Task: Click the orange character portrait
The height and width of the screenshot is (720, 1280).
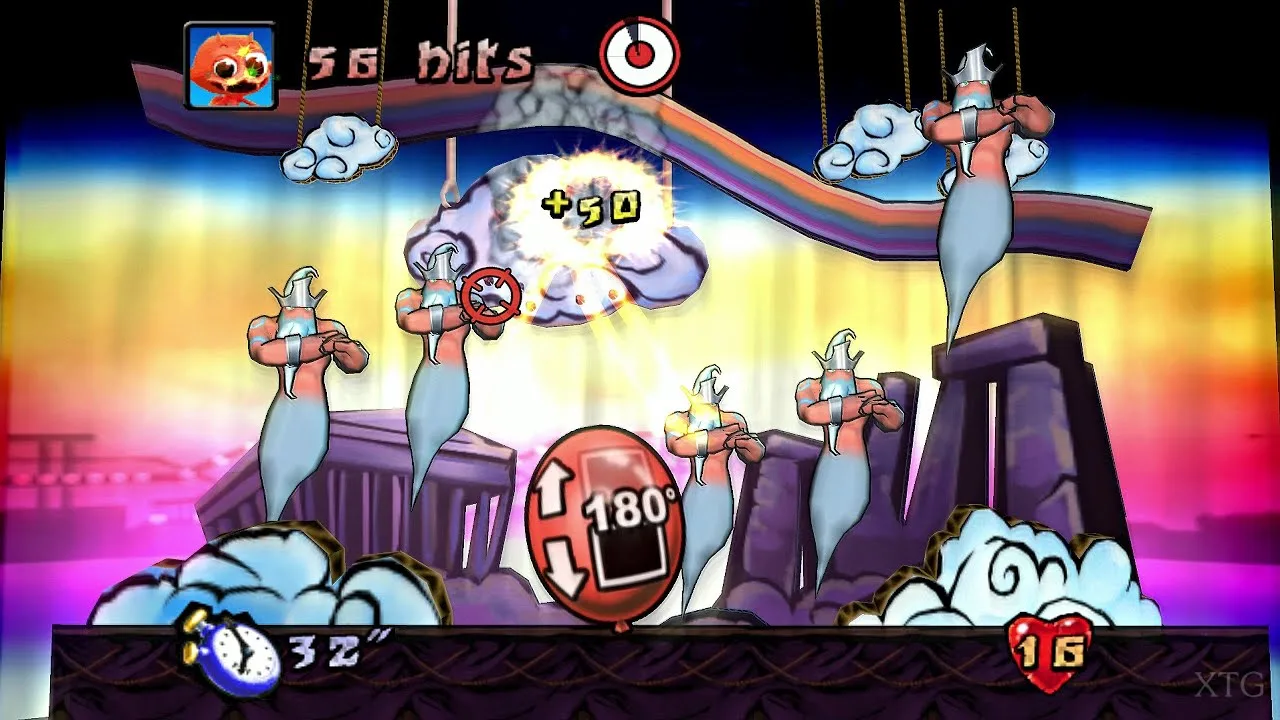Action: click(x=230, y=66)
